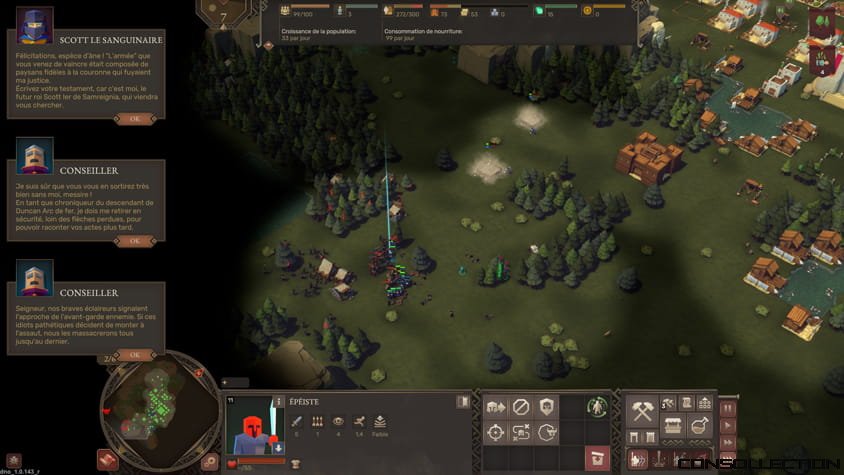The height and width of the screenshot is (475, 844).
Task: Click the red dismiss unit button
Action: pyautogui.click(x=598, y=459)
